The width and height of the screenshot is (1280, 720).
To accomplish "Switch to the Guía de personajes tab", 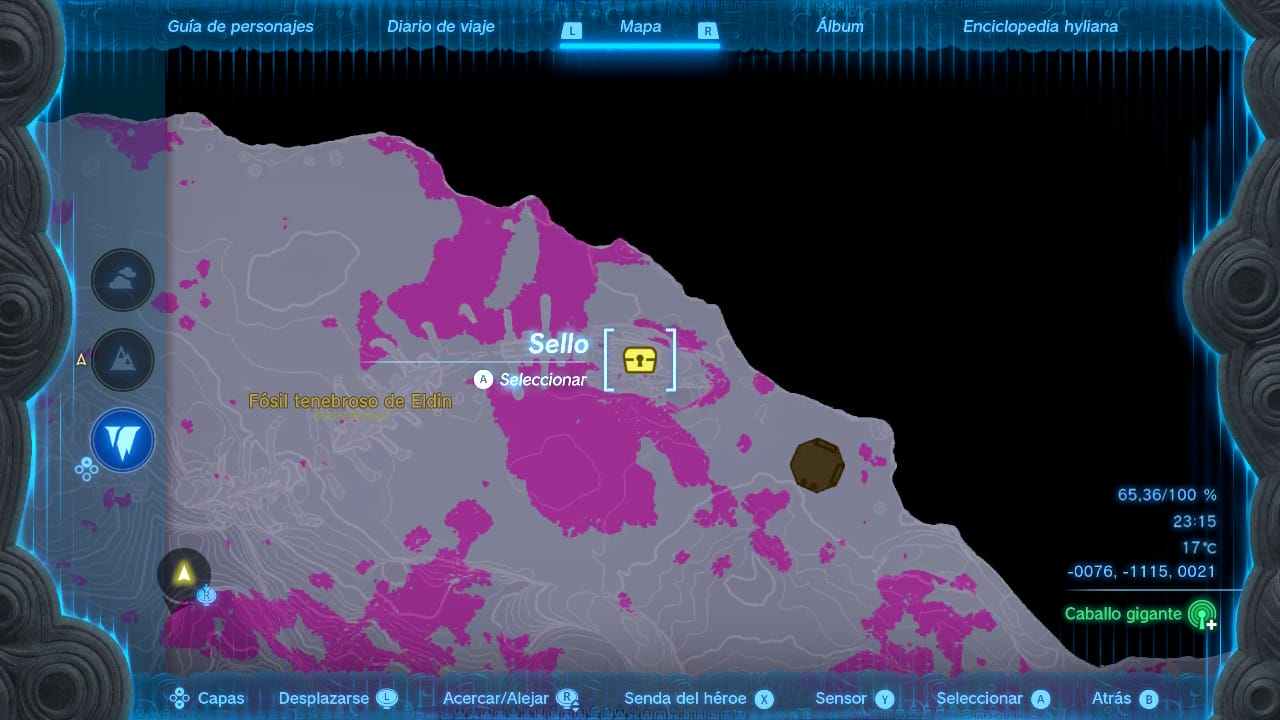I will (240, 27).
